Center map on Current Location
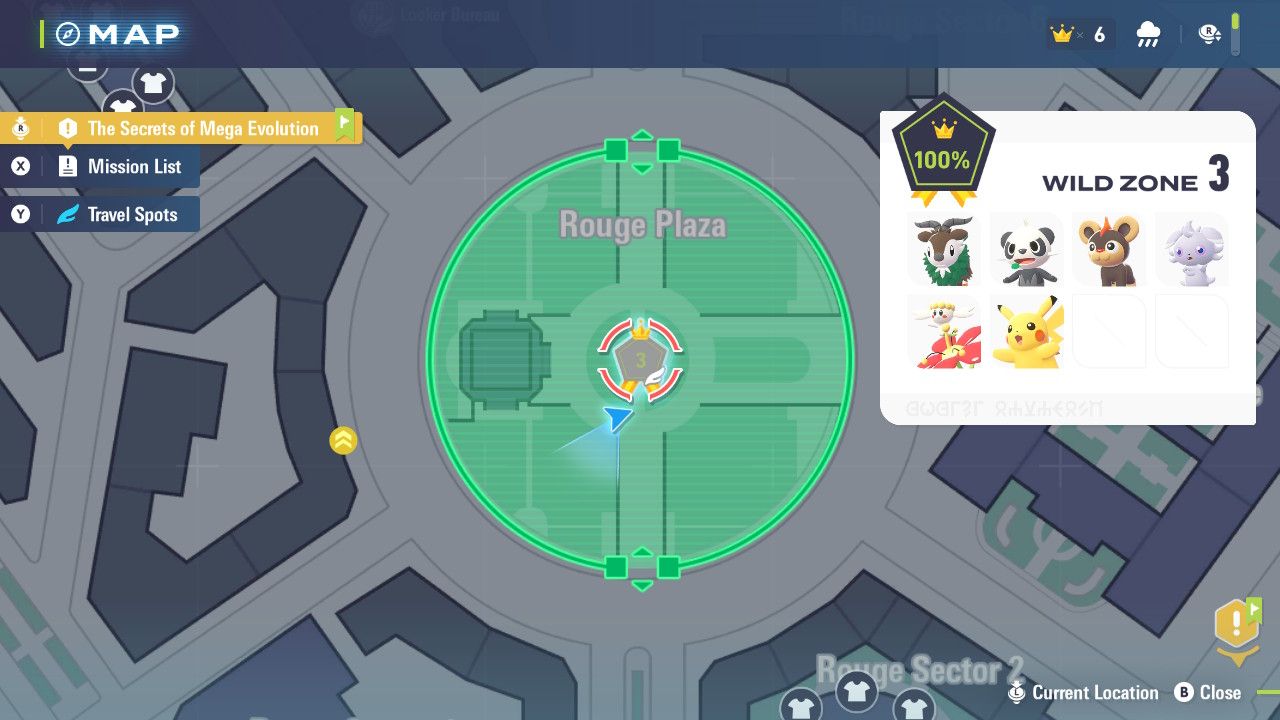This screenshot has width=1280, height=720. [1085, 692]
